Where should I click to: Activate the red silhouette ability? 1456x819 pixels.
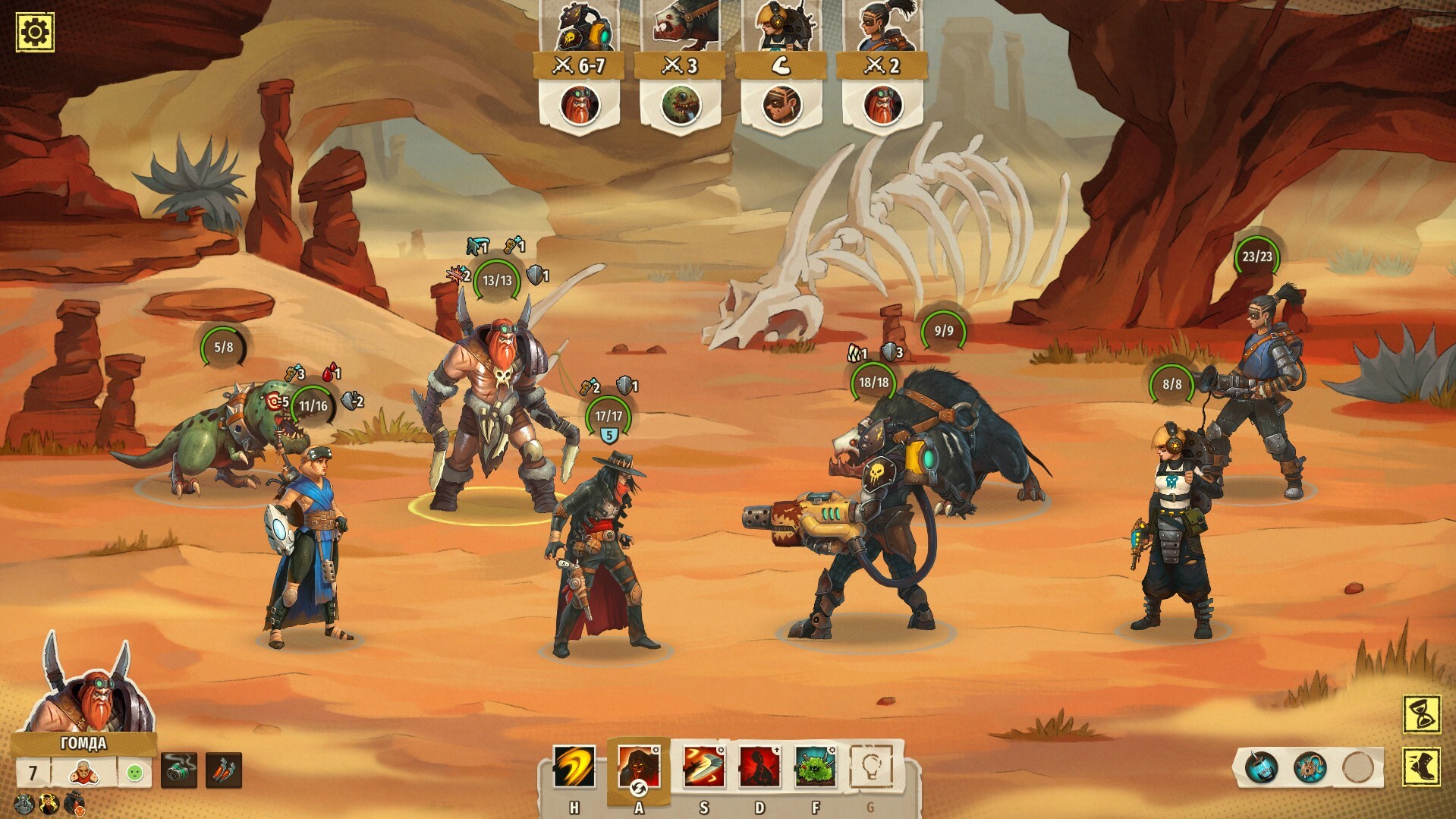759,767
